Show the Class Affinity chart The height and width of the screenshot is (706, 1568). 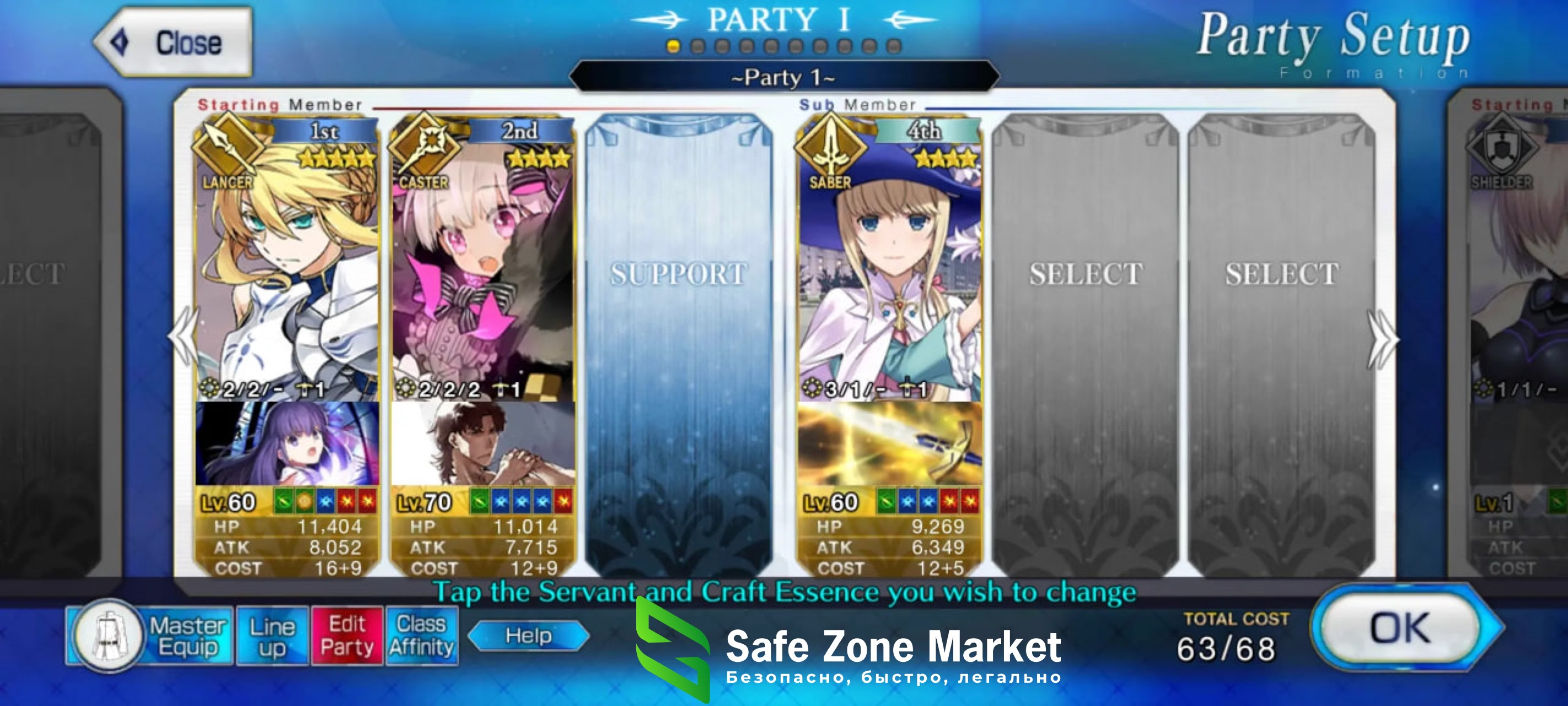click(422, 637)
